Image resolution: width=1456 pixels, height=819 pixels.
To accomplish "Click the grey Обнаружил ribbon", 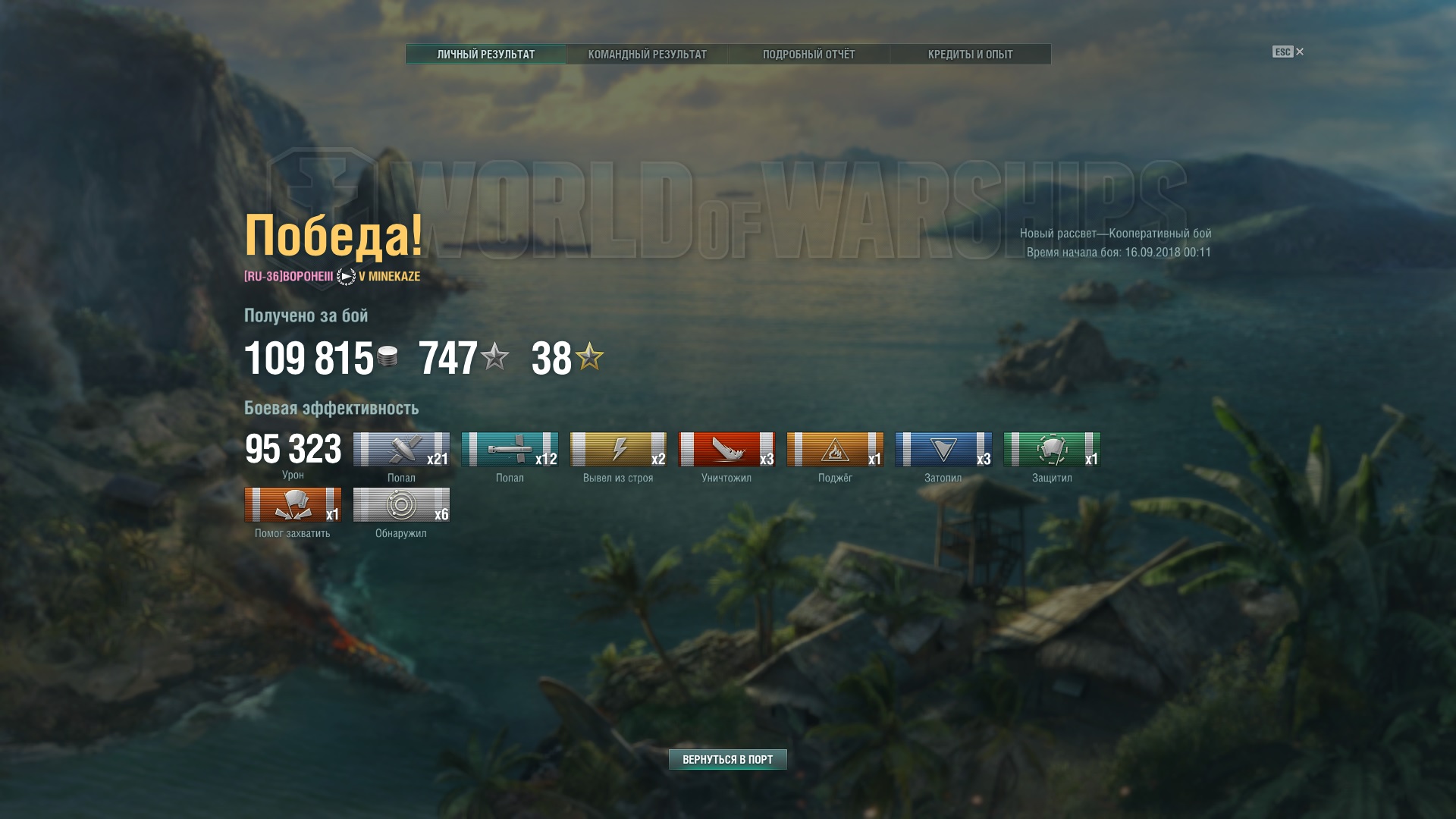I will point(401,505).
